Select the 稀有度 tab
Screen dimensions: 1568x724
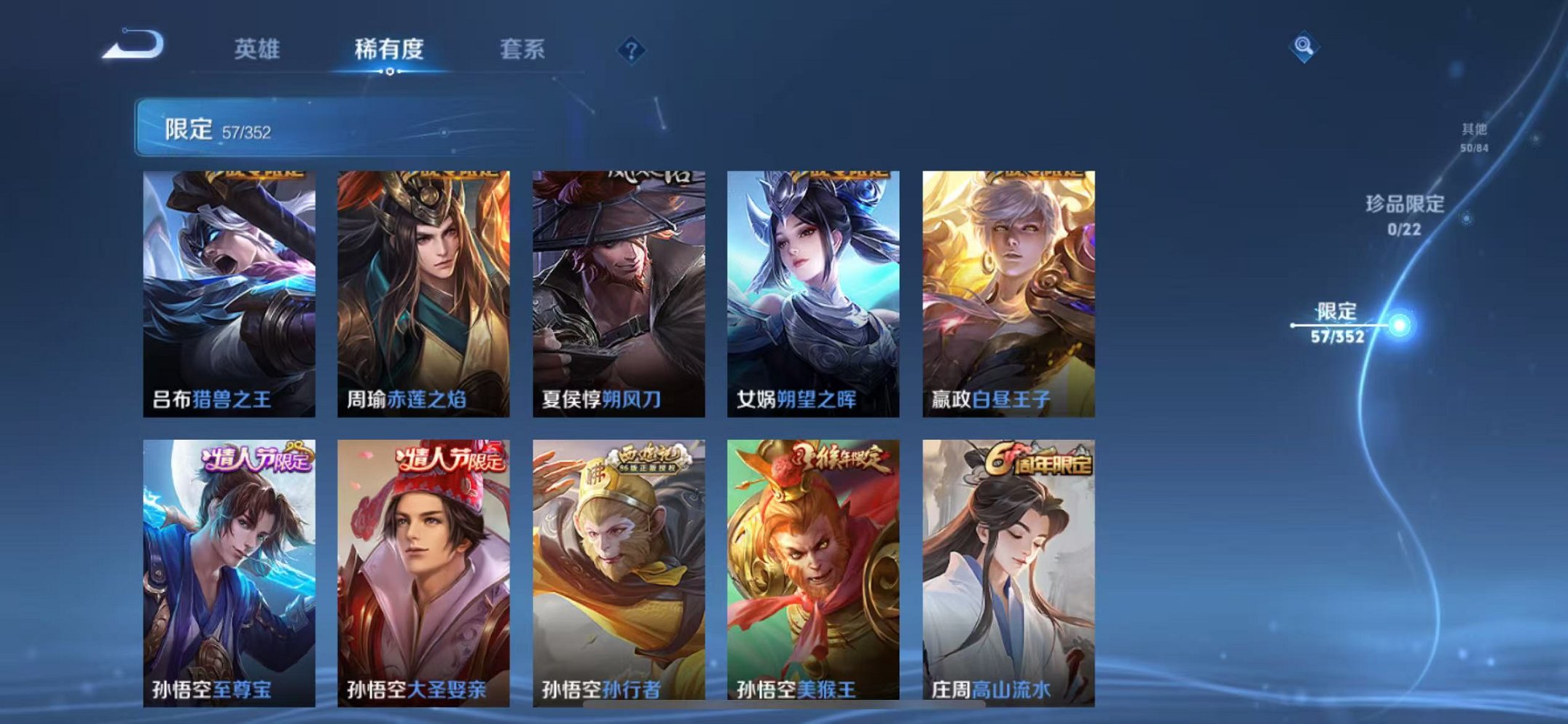point(391,49)
